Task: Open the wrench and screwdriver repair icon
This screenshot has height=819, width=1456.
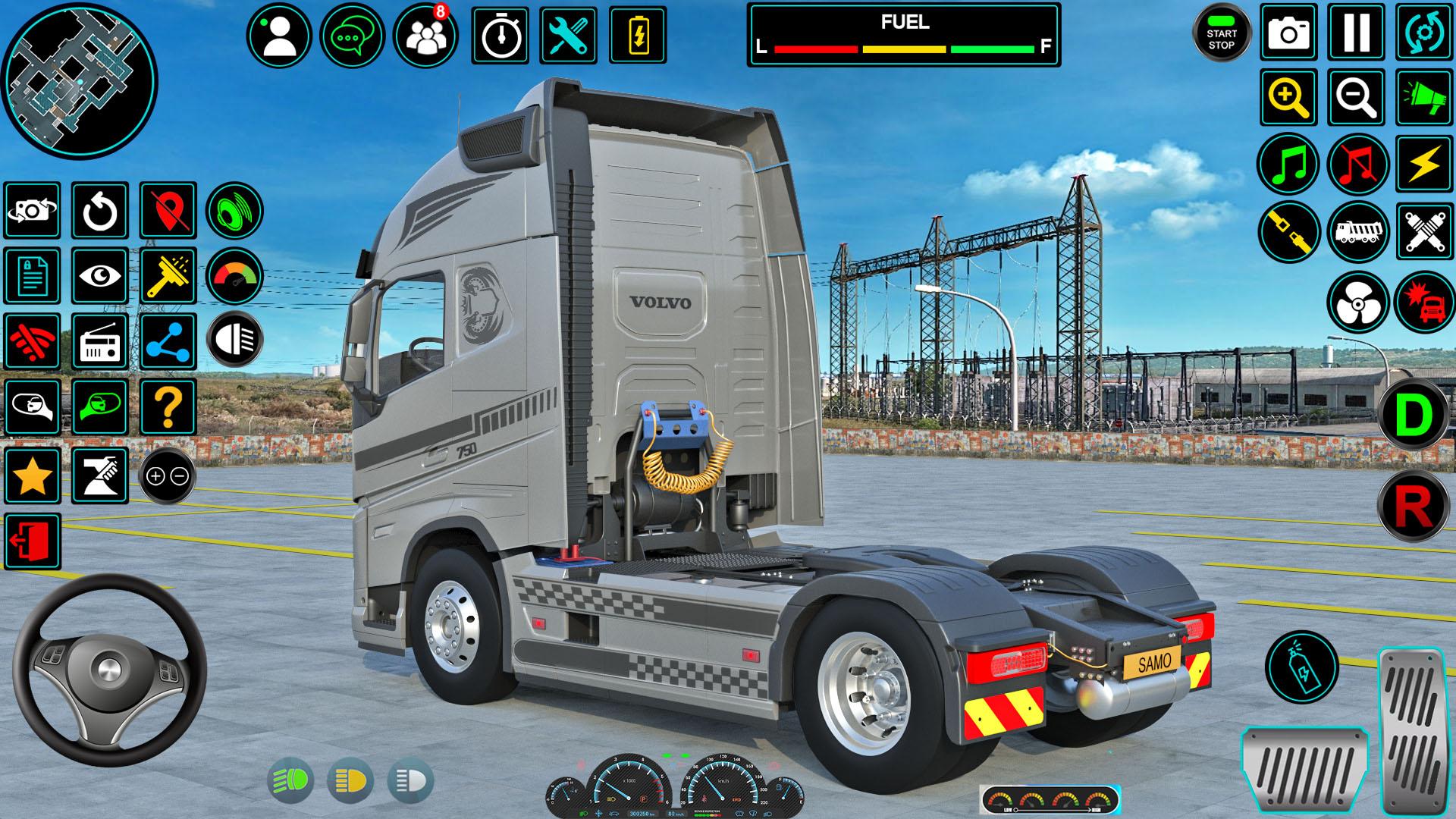Action: click(x=568, y=36)
